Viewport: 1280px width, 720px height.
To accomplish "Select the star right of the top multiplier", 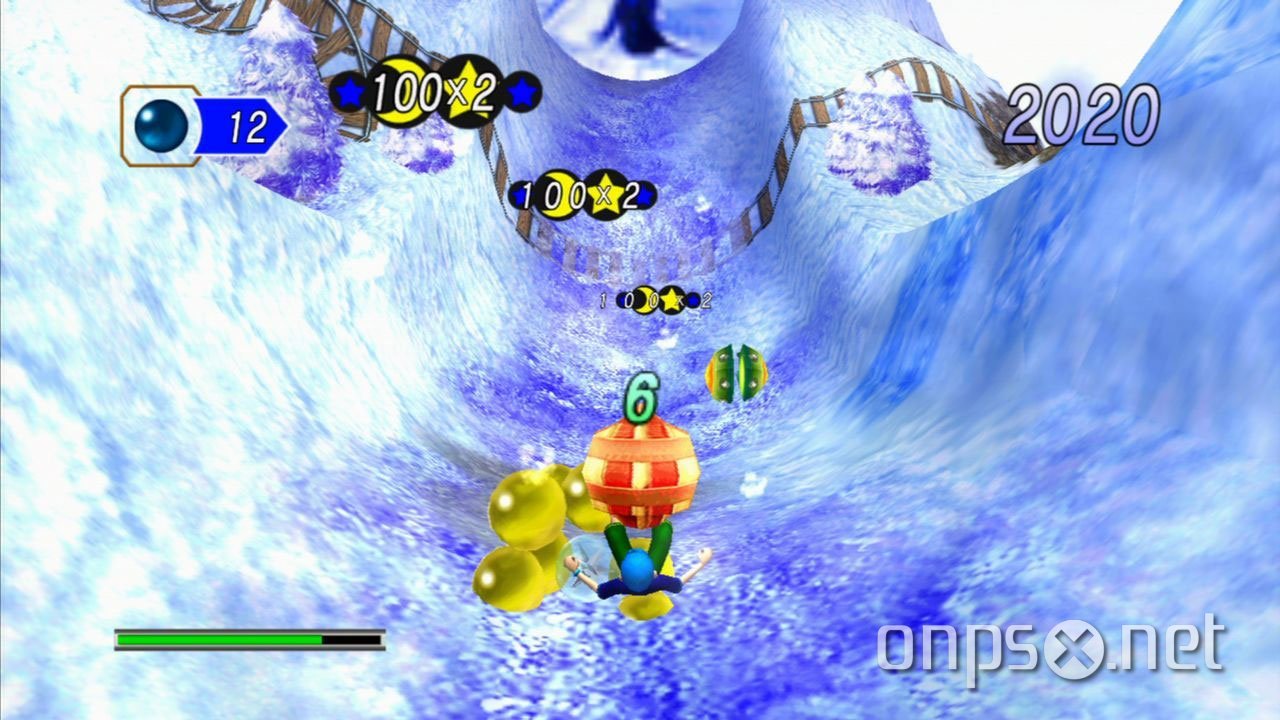I will tap(523, 92).
